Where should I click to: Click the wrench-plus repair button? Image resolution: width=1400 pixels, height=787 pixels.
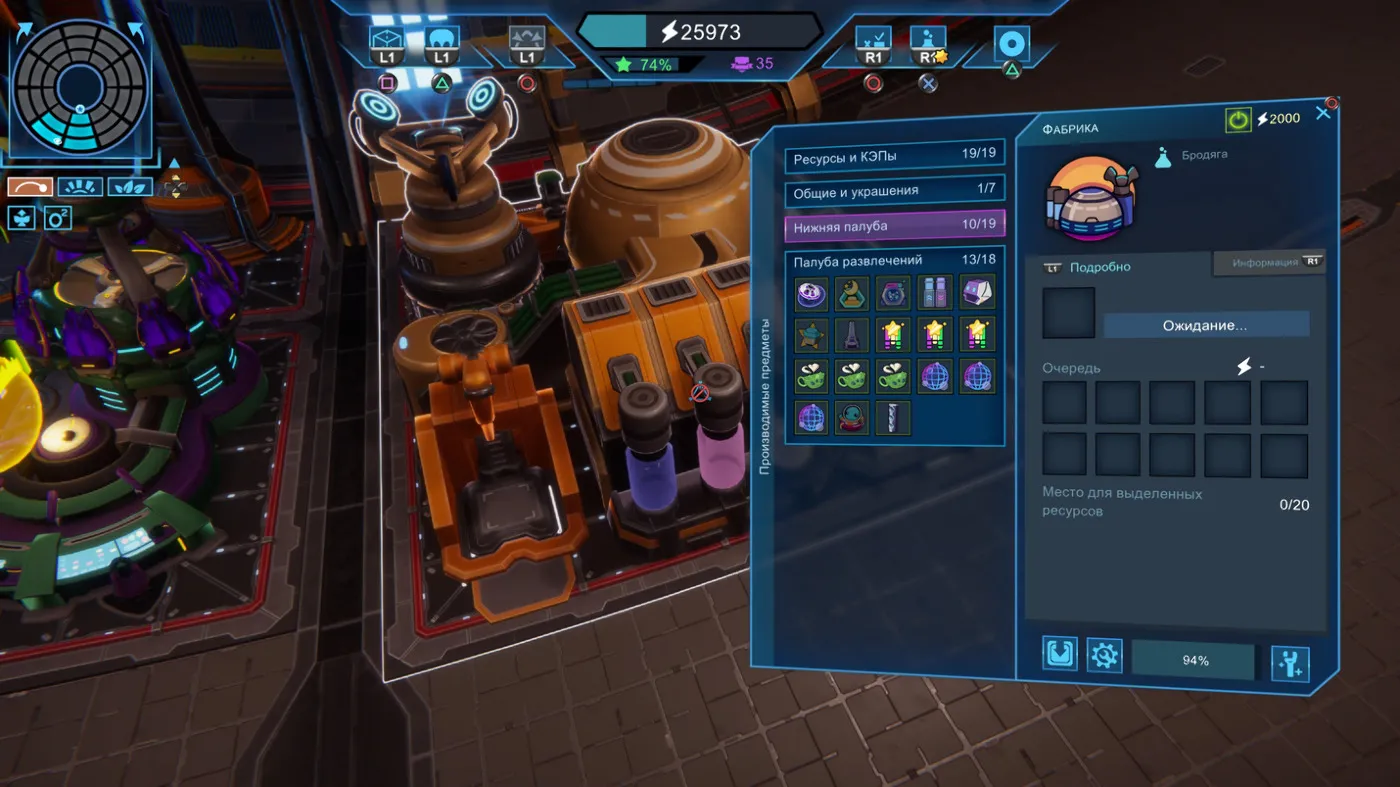coord(1290,663)
